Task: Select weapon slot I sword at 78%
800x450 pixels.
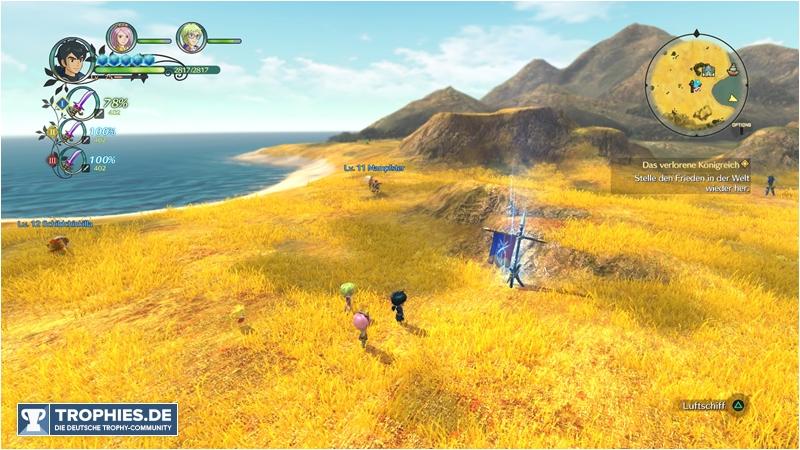Action: [x=79, y=103]
